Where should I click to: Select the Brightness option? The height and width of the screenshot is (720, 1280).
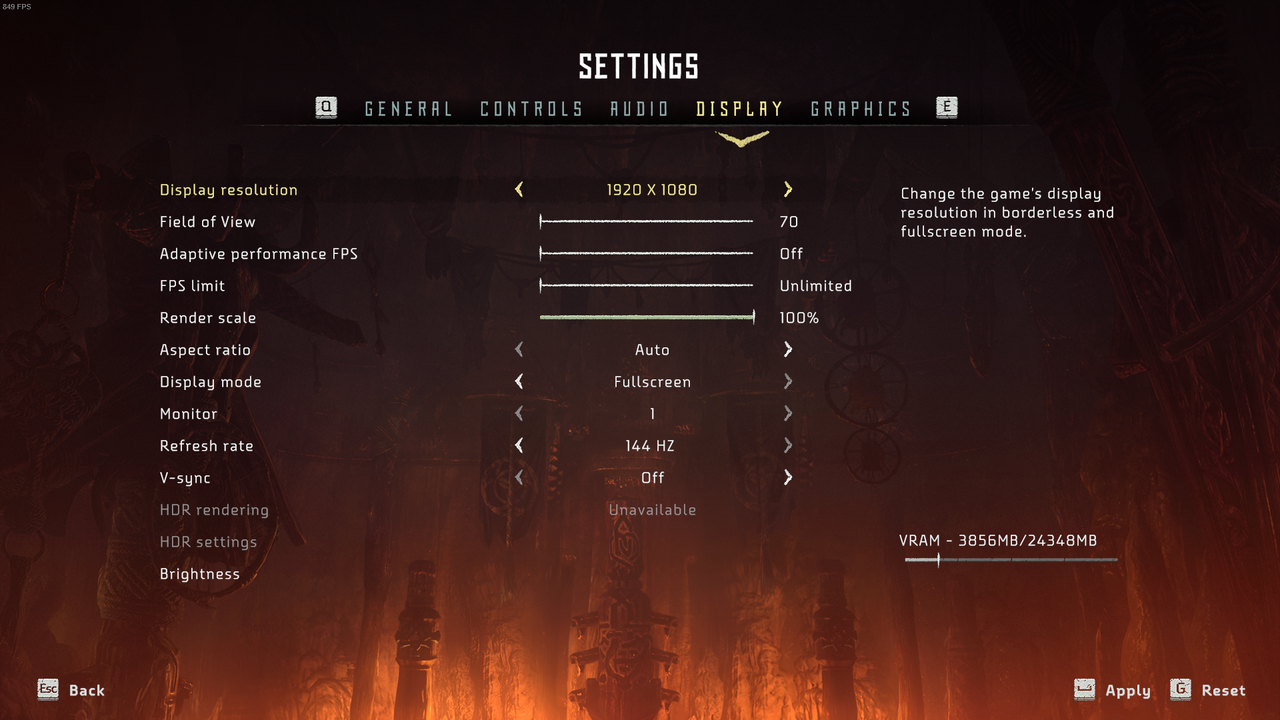pos(199,573)
